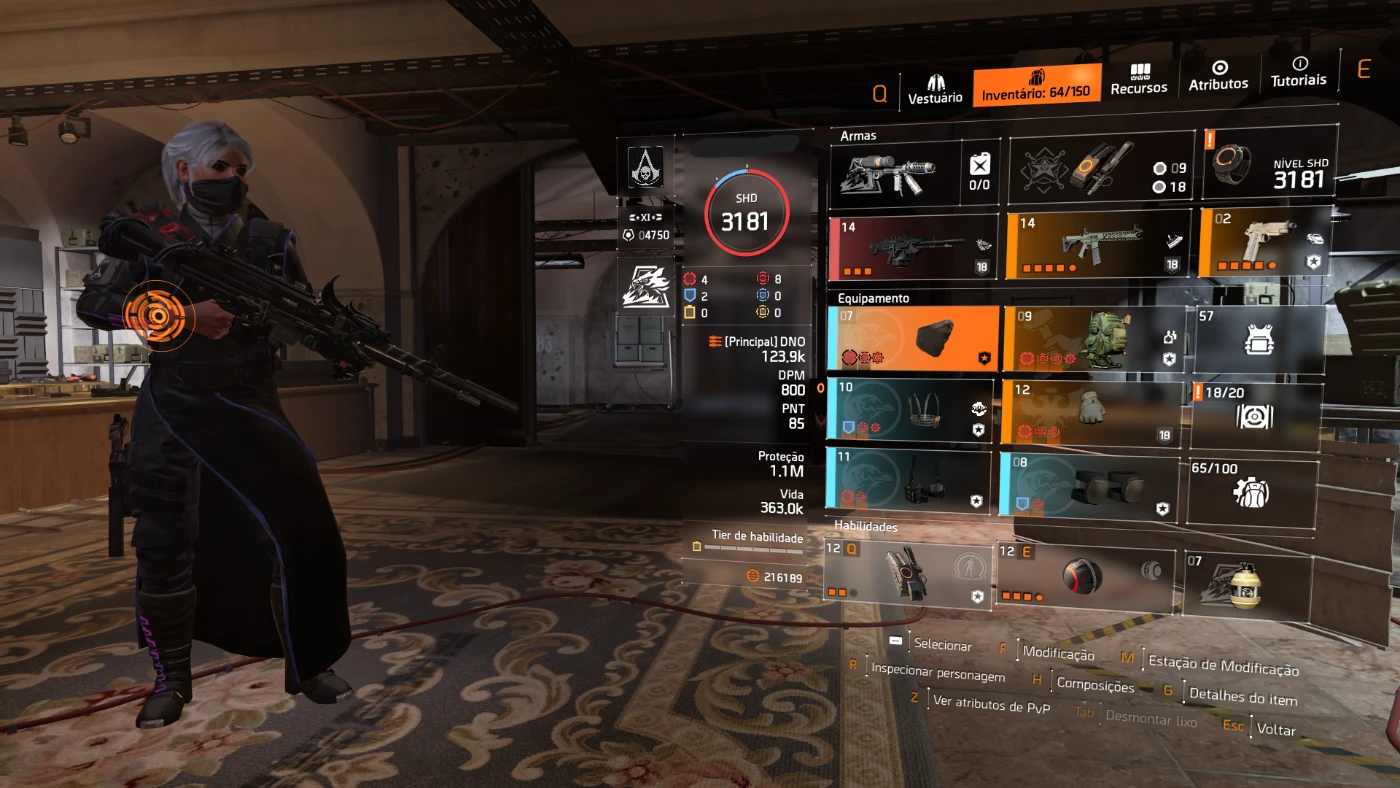Select the round skill assigned to E
The height and width of the screenshot is (788, 1400).
(x=1085, y=579)
